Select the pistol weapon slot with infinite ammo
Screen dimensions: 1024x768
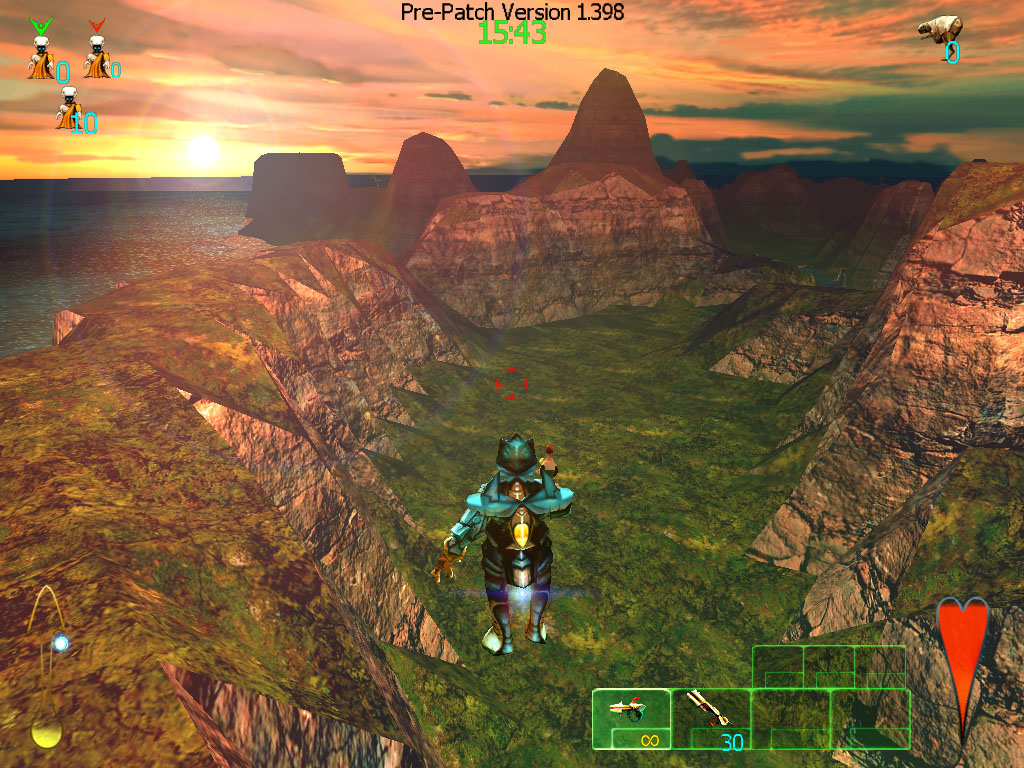pyautogui.click(x=631, y=719)
